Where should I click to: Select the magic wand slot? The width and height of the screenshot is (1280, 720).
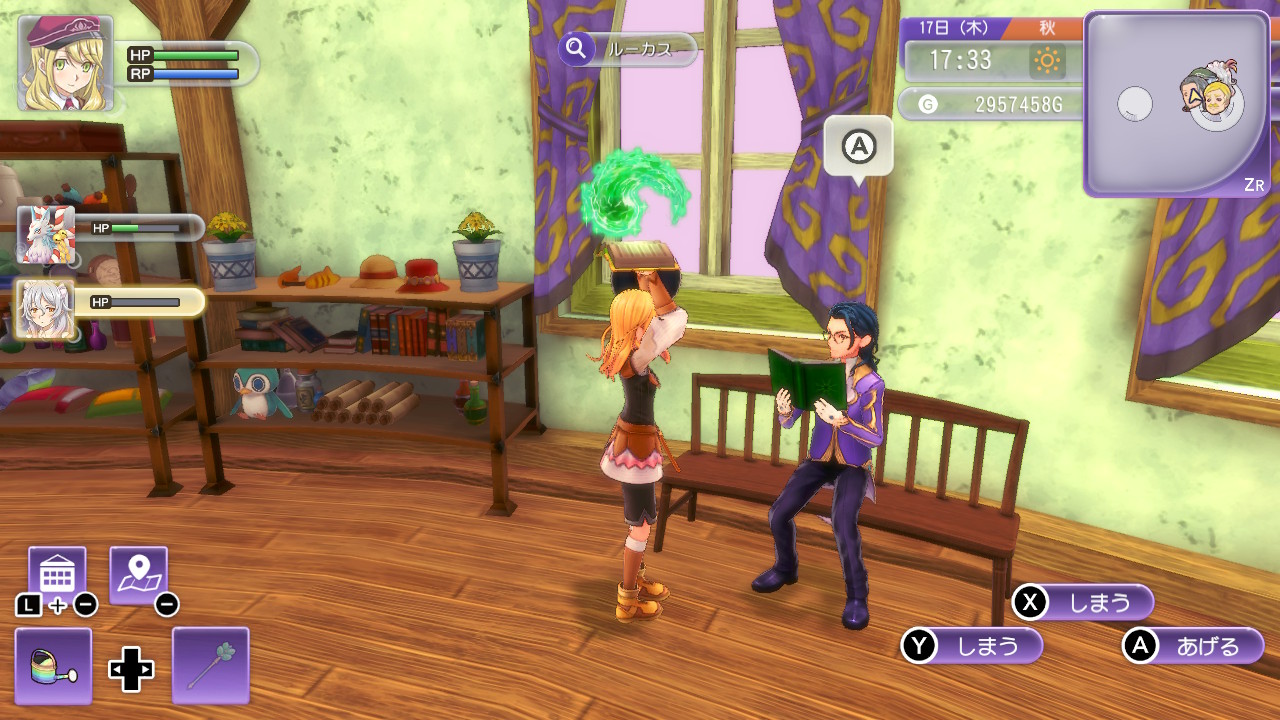coord(210,666)
